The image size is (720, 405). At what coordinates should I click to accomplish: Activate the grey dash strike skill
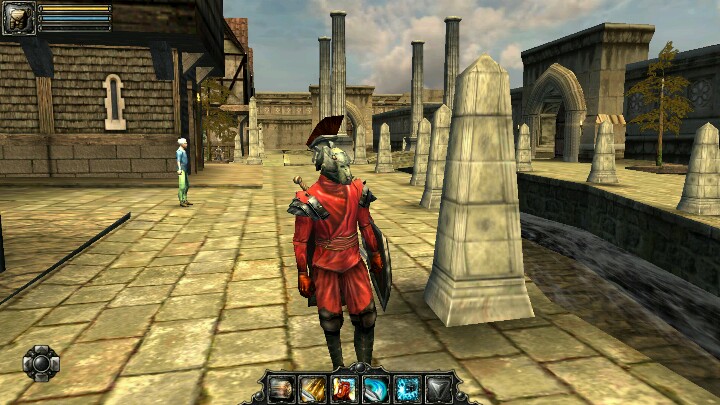[283, 389]
